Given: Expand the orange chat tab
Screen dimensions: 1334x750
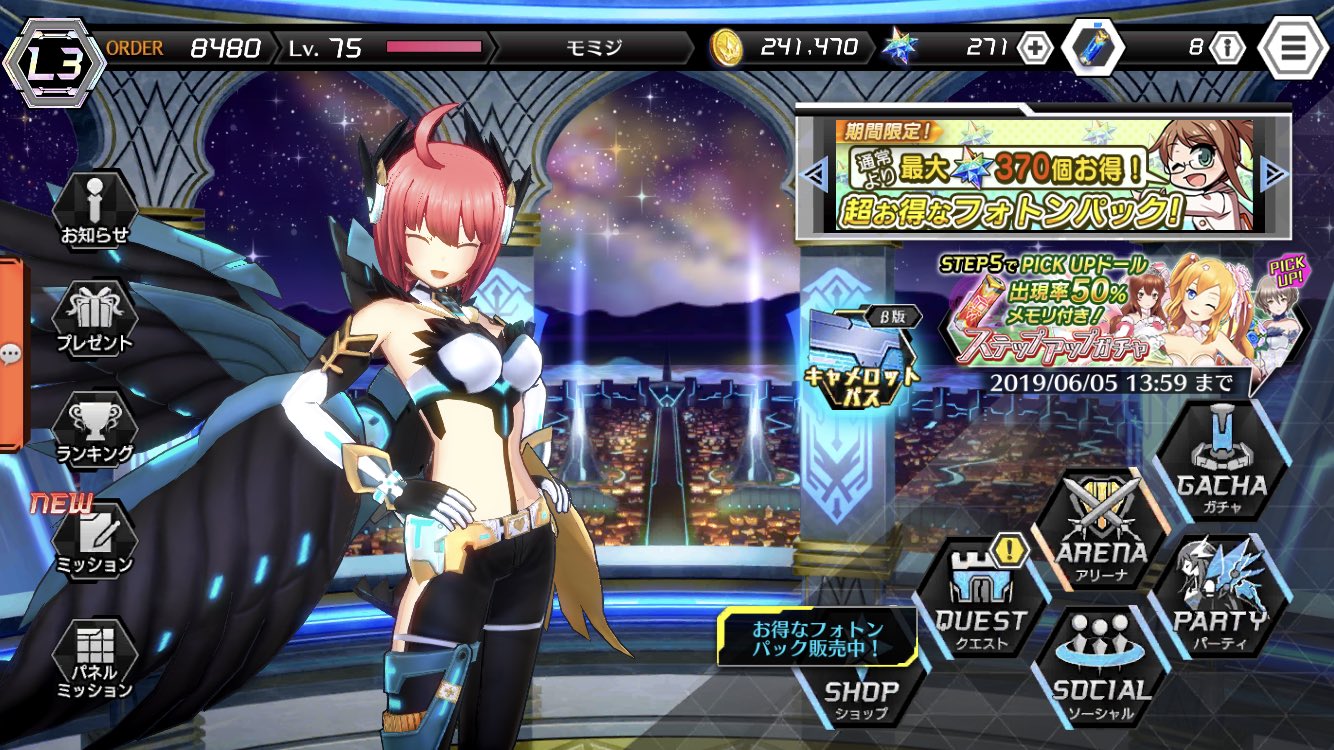Looking at the screenshot, I should pyautogui.click(x=12, y=353).
